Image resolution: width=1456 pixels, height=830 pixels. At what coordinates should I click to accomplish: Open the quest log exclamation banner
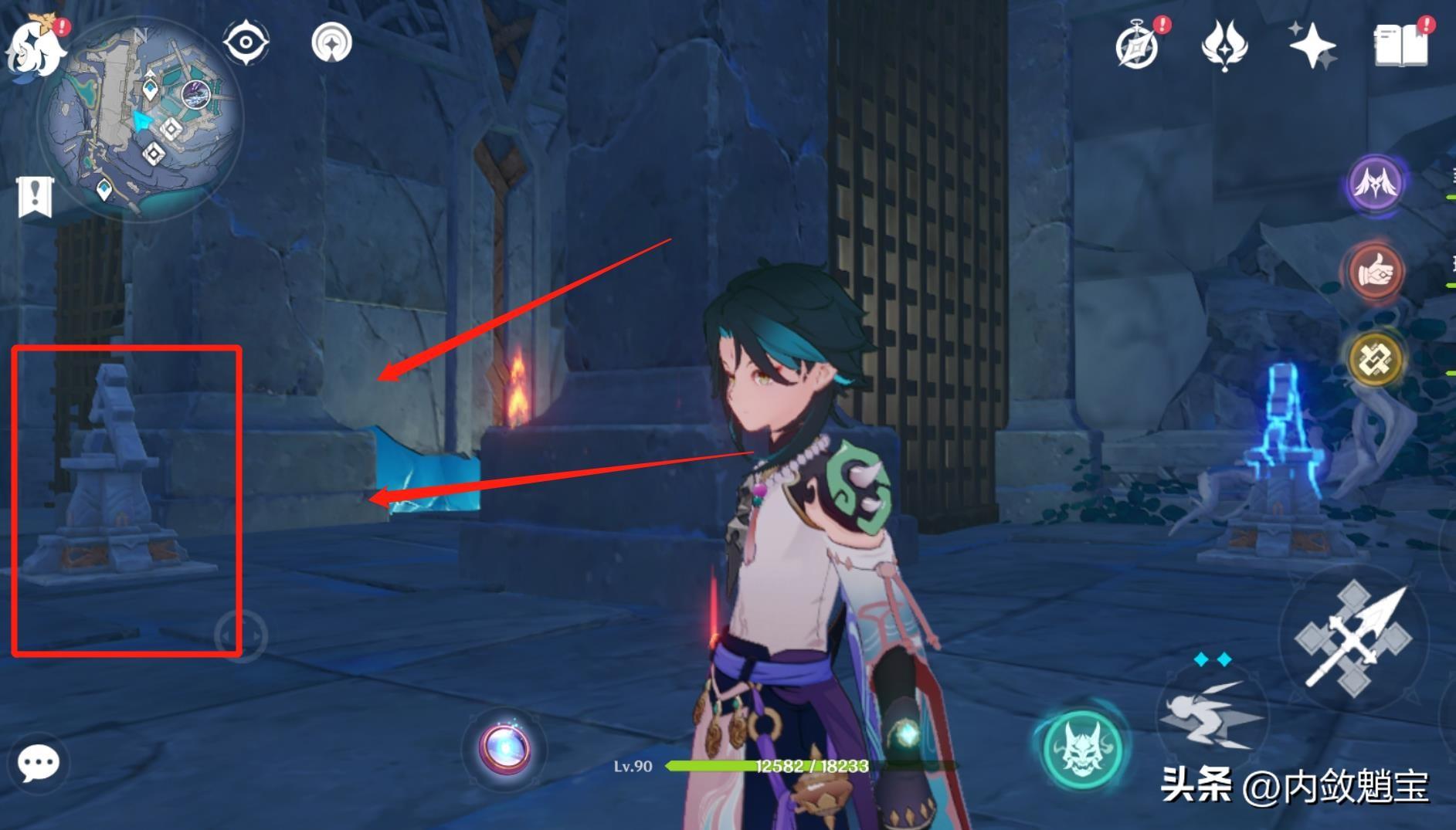[x=35, y=197]
